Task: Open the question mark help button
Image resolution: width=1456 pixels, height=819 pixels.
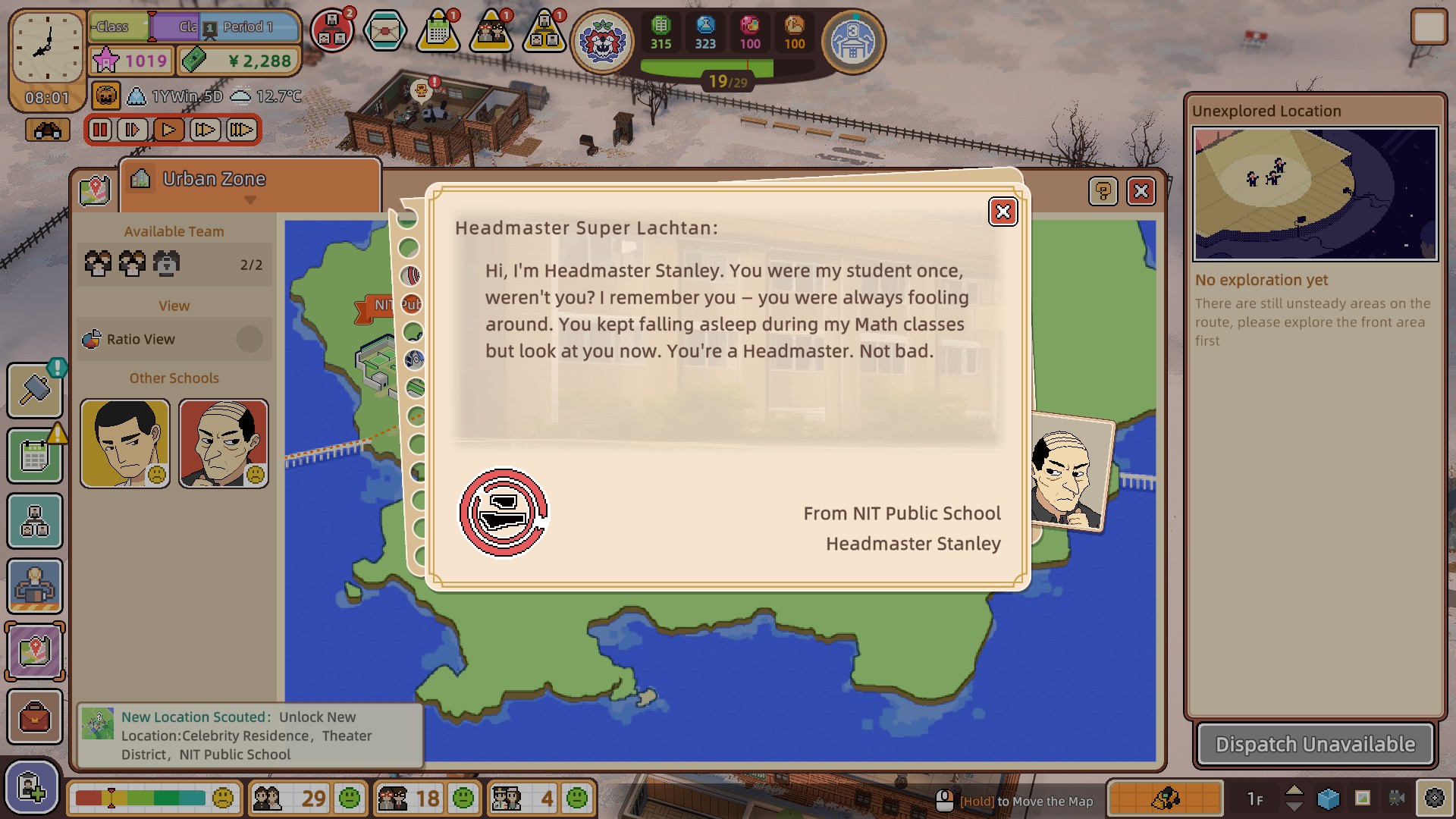Action: pos(1103,192)
